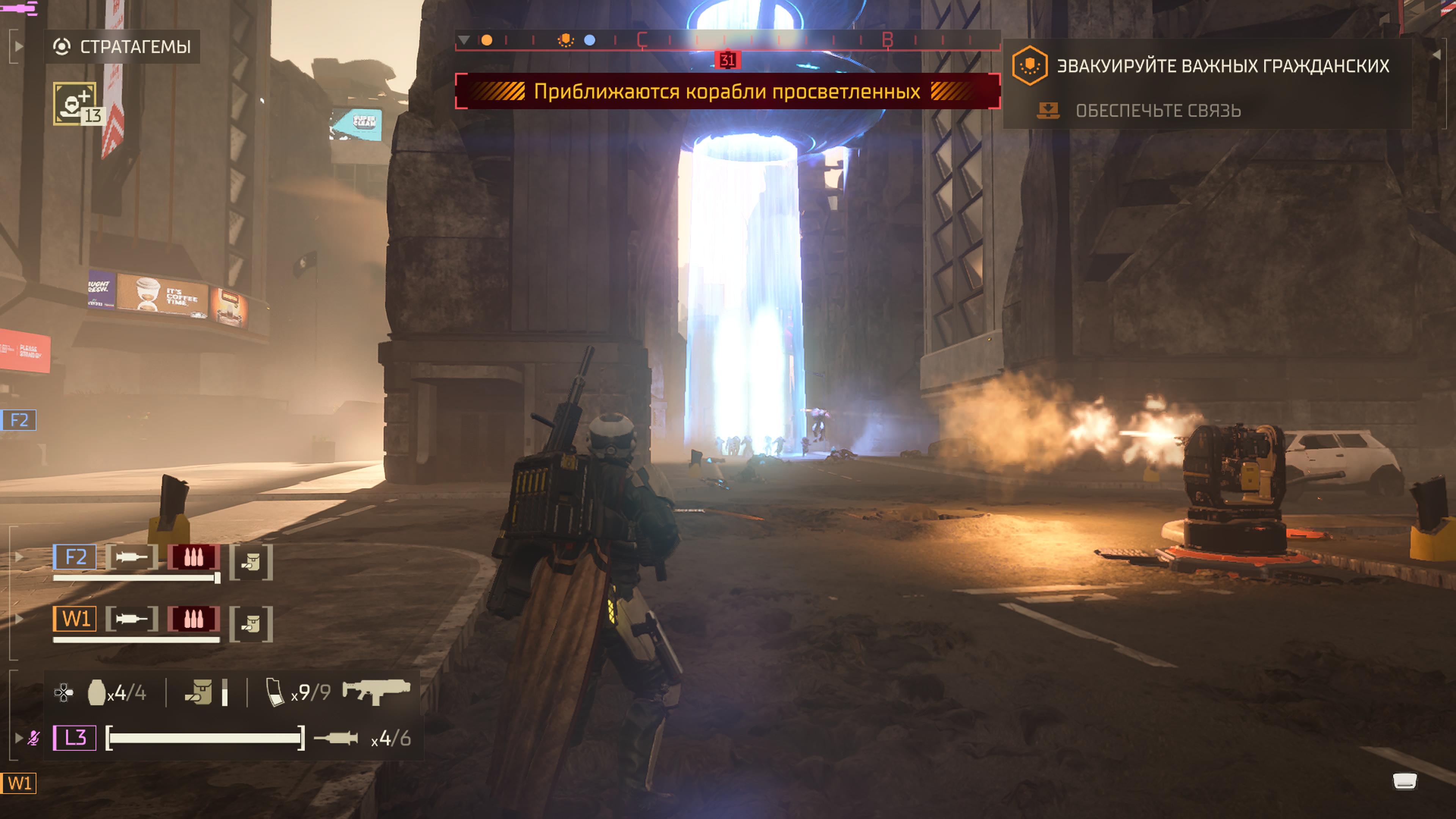This screenshot has height=819, width=1456.
Task: Click the evacuate civilians objective hexagon icon
Action: [1029, 66]
